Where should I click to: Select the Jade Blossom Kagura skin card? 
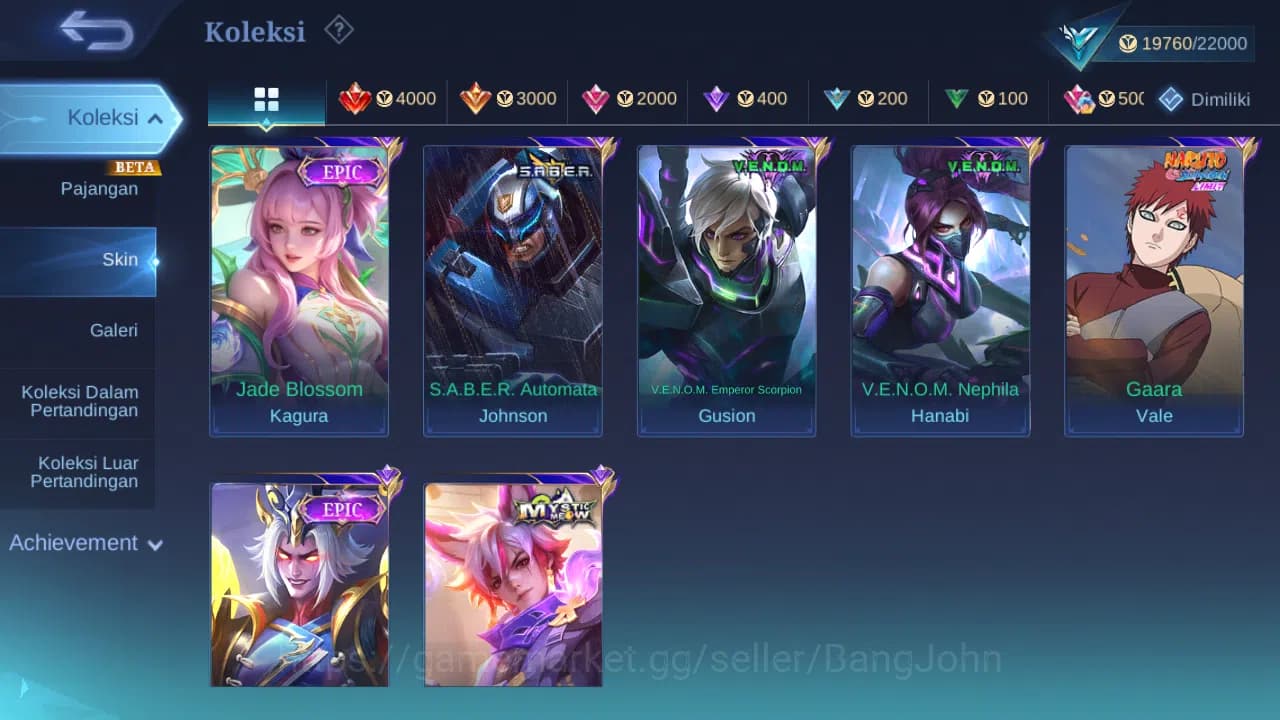click(x=298, y=287)
